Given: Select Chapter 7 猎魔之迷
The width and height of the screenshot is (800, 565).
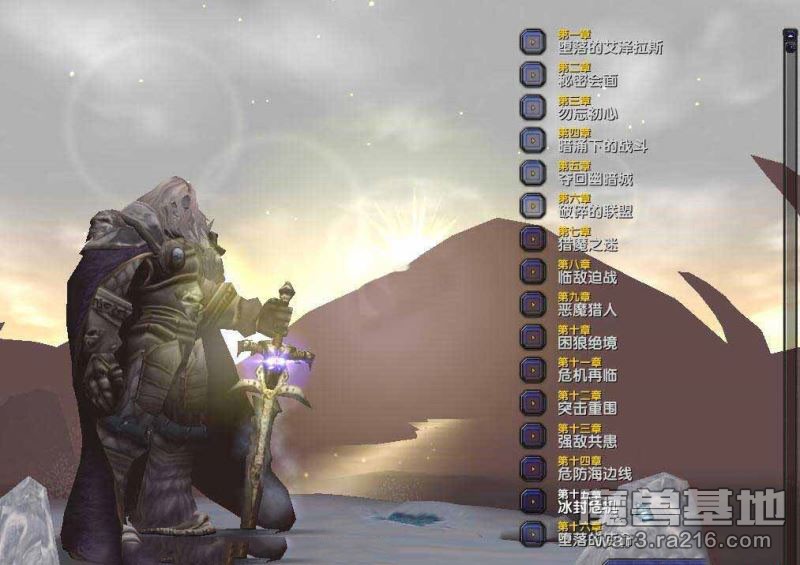Looking at the screenshot, I should 534,238.
